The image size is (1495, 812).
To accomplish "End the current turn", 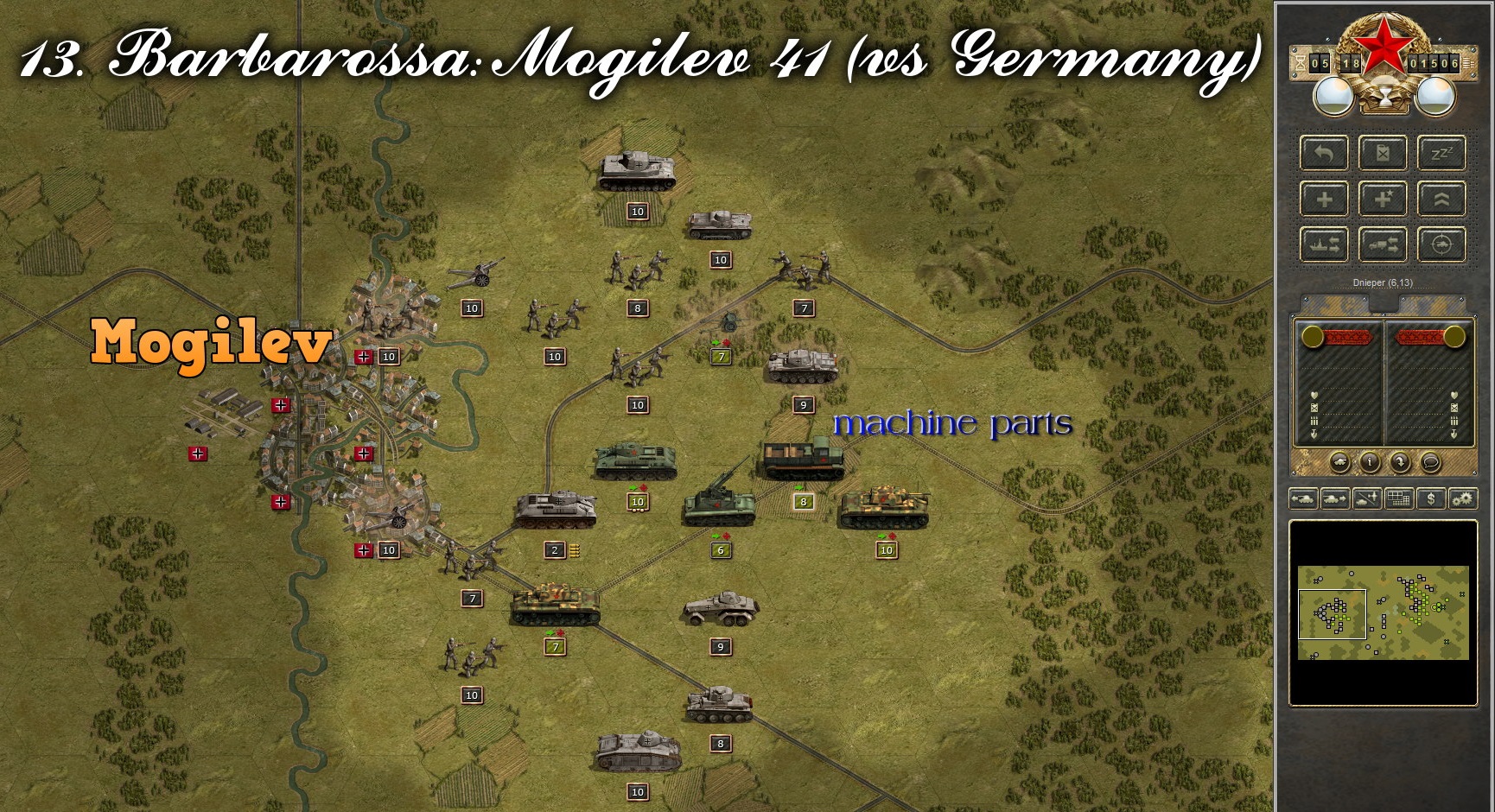I will 1400,462.
